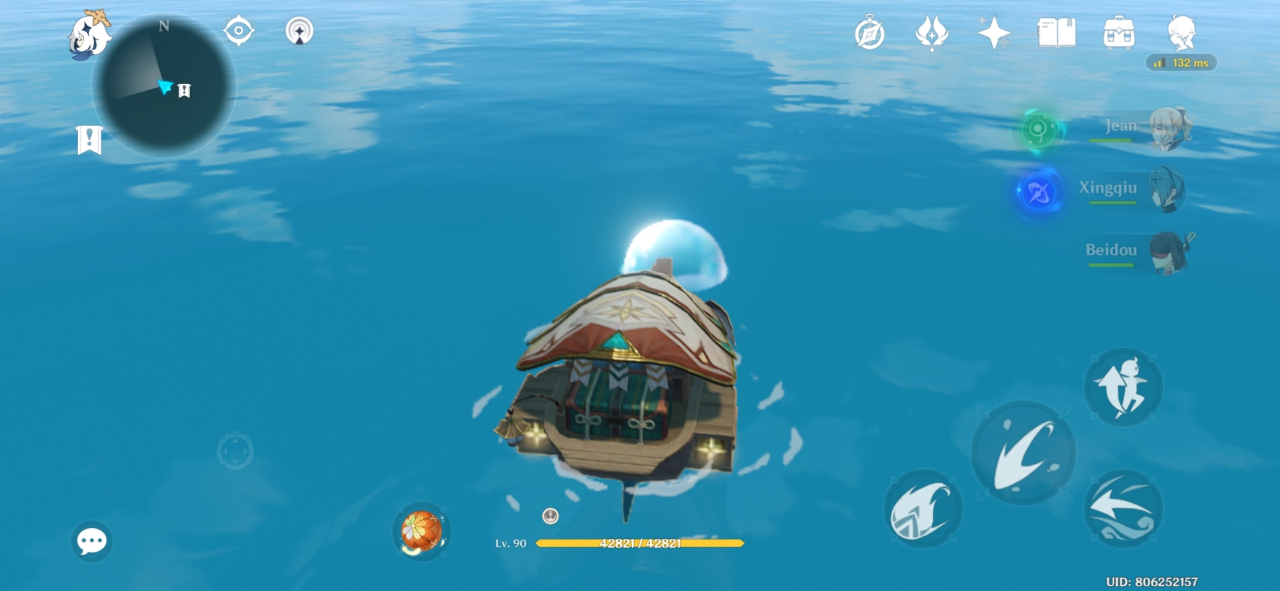Activate the boat's heavy cannon skill

pos(923,509)
